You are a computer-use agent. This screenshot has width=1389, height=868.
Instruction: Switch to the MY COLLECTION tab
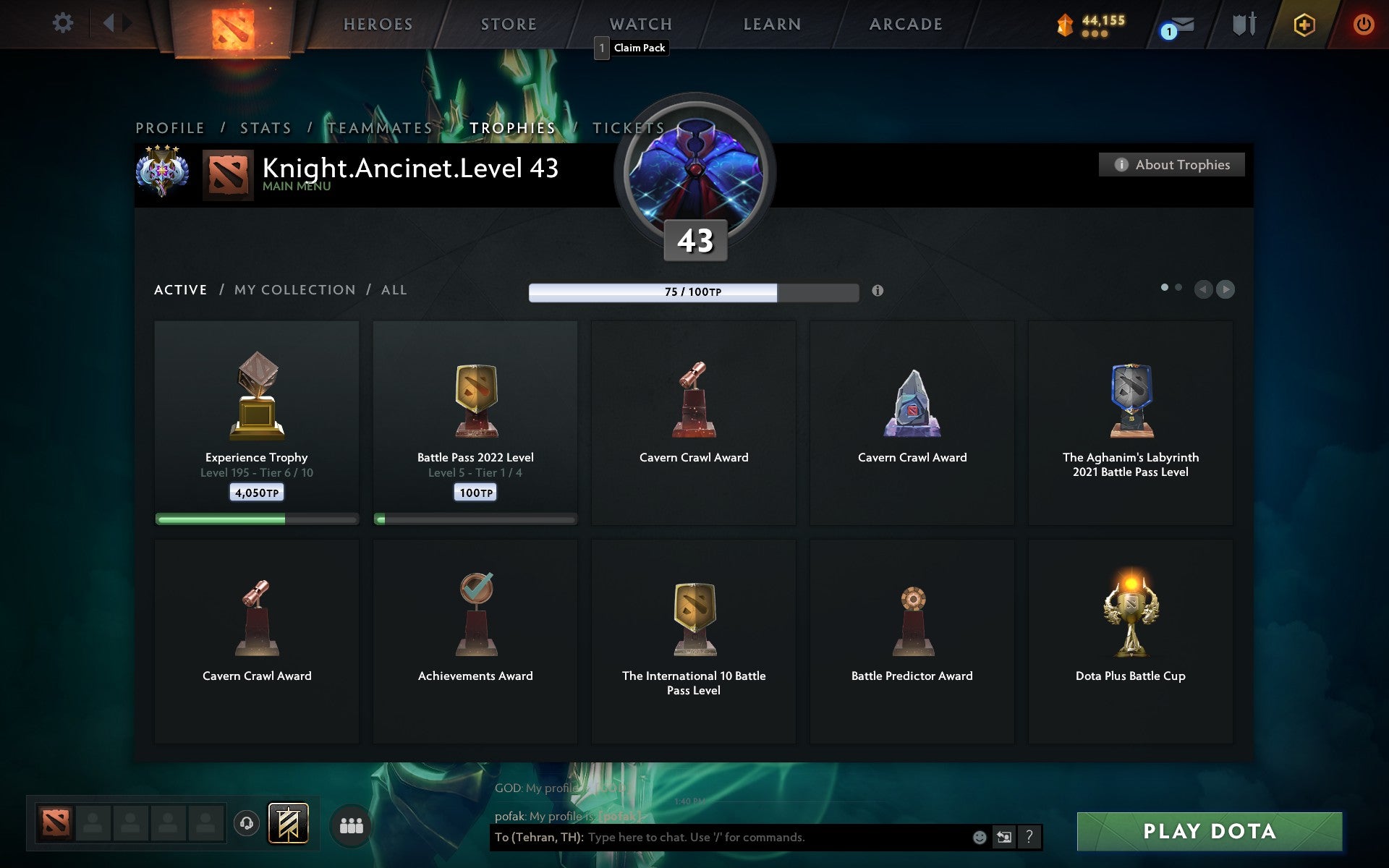click(x=294, y=289)
